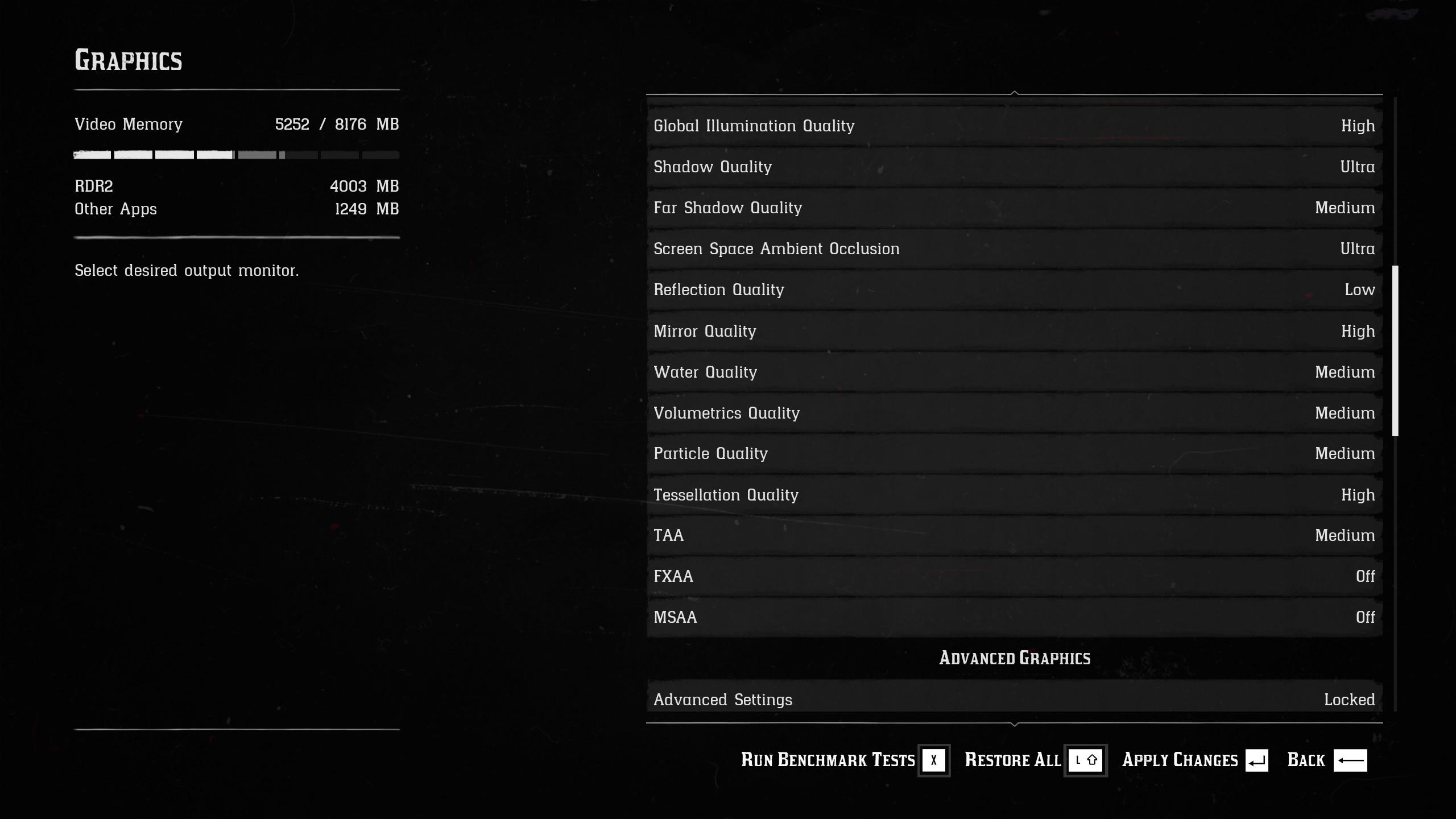Select the MSAA option row
1456x819 pixels.
[1014, 617]
